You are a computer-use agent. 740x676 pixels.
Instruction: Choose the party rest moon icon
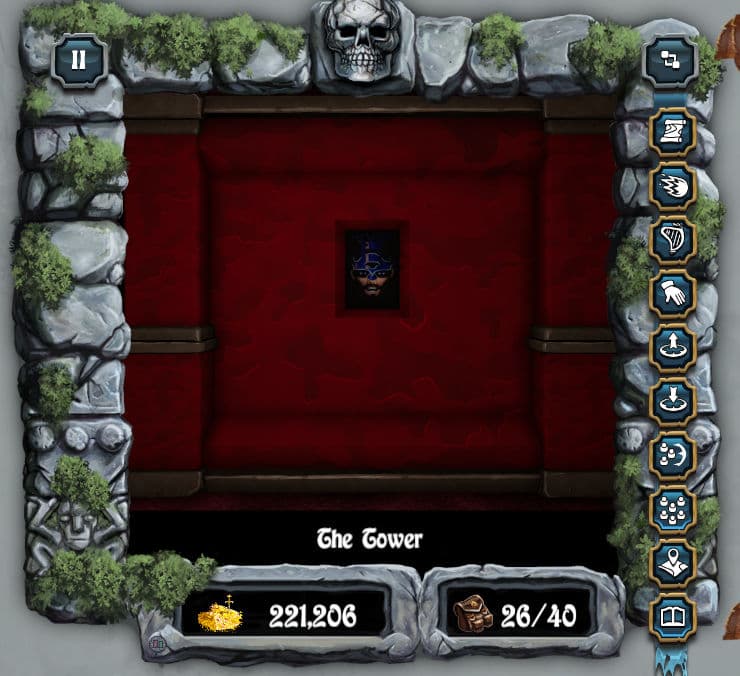(x=673, y=456)
